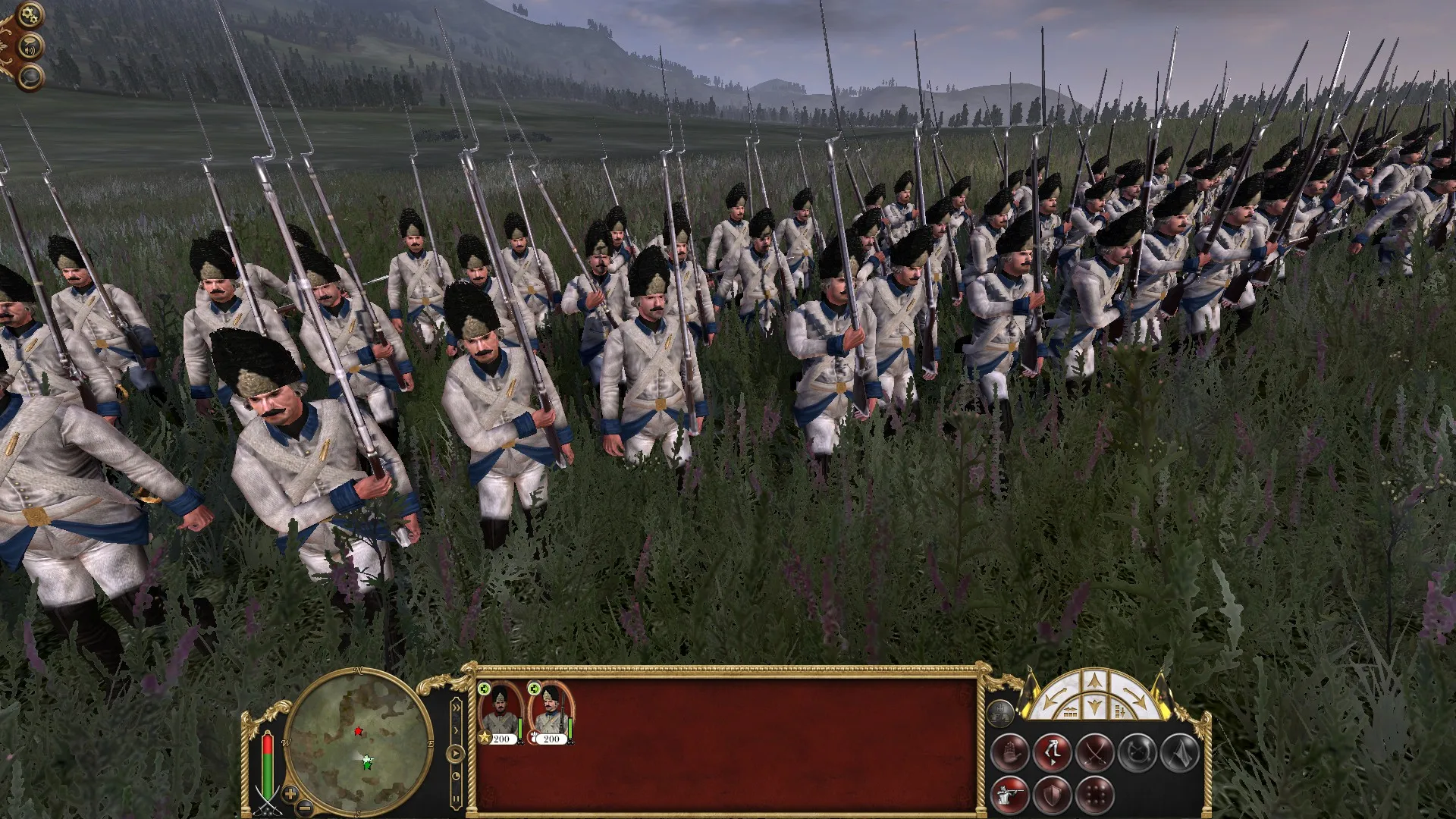Toggle running with the legs icon
The image size is (1456, 819).
[1053, 752]
